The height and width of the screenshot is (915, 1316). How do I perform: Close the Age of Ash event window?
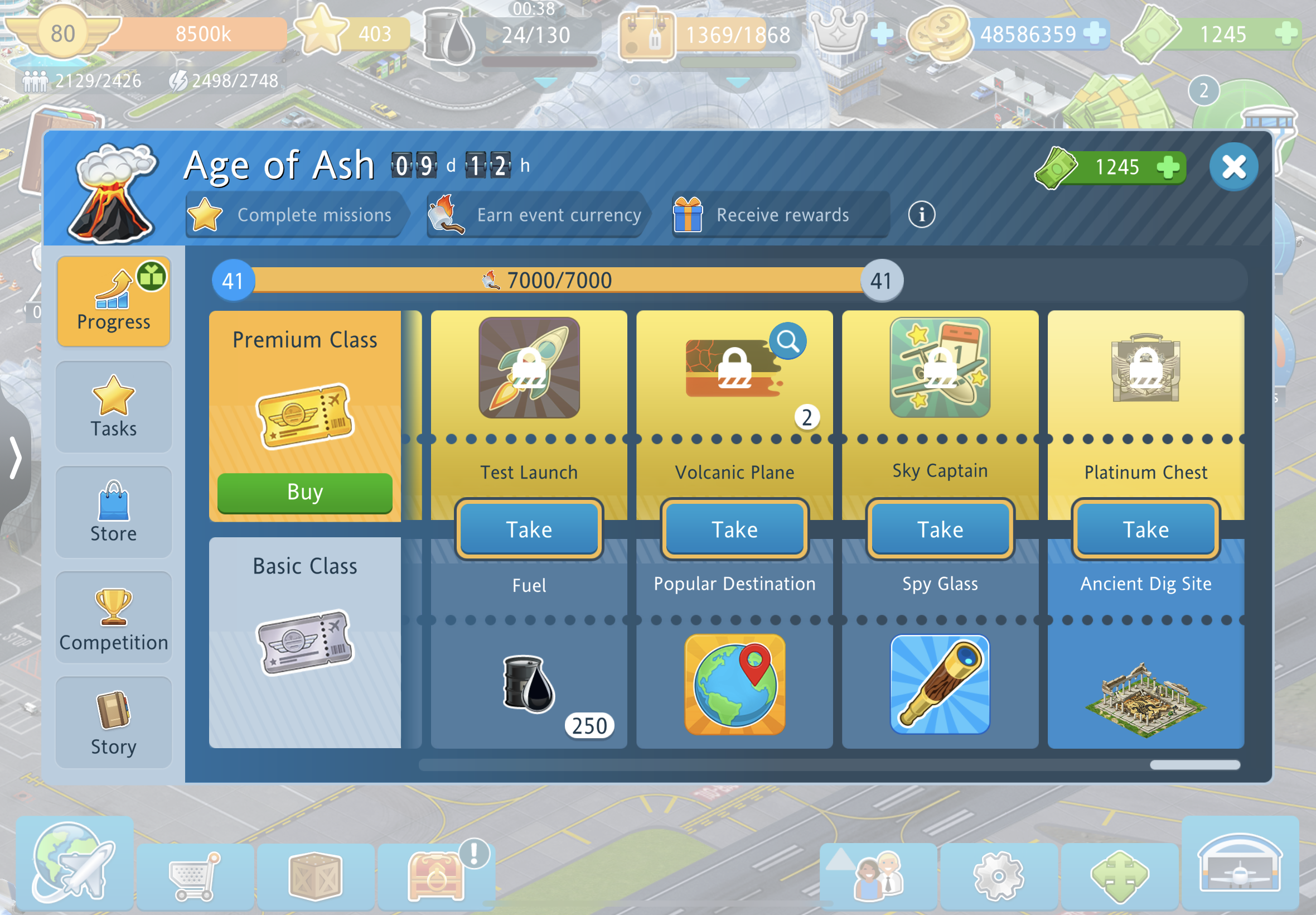1233,167
